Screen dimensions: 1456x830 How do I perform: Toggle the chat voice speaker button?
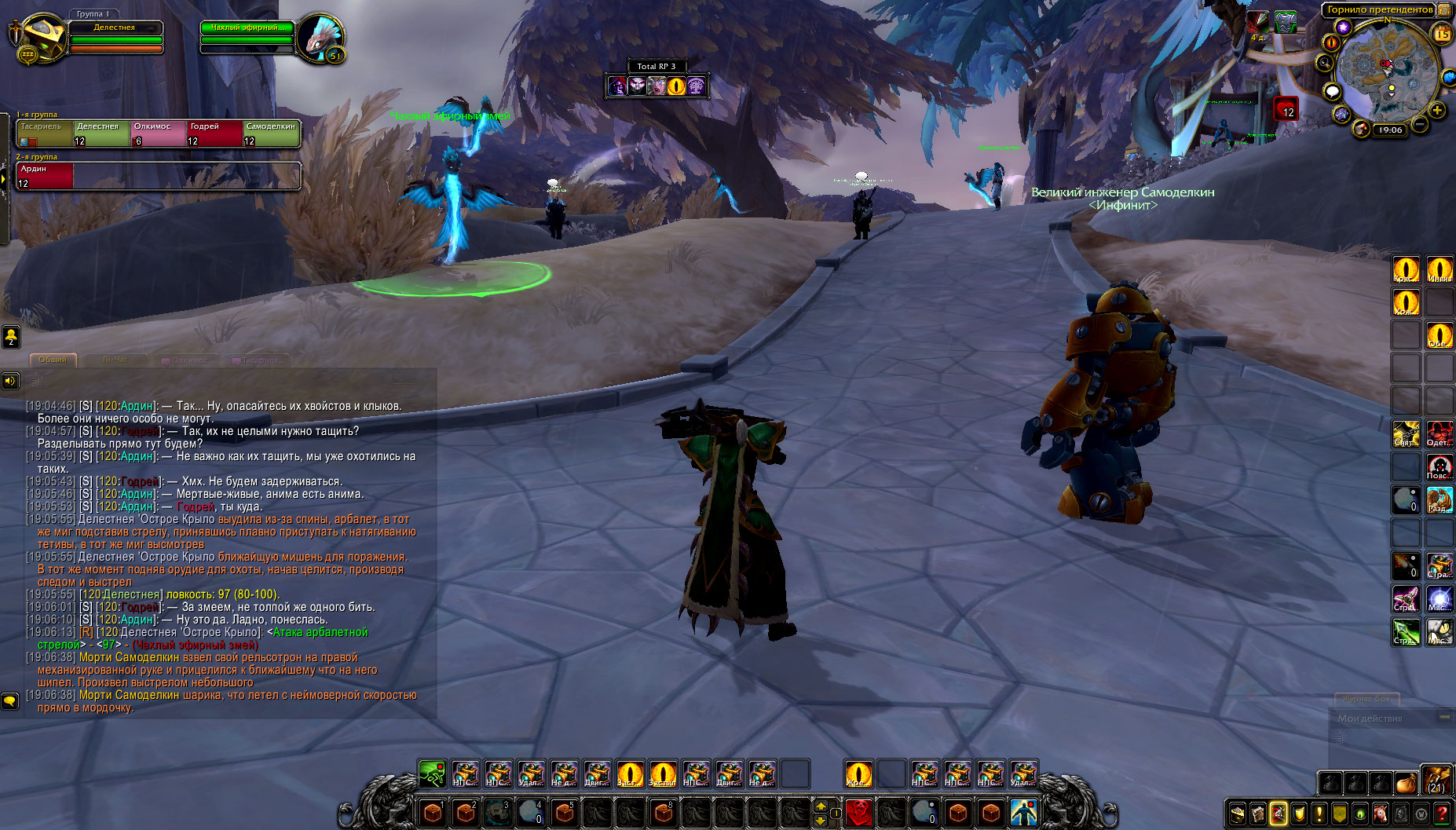point(10,381)
